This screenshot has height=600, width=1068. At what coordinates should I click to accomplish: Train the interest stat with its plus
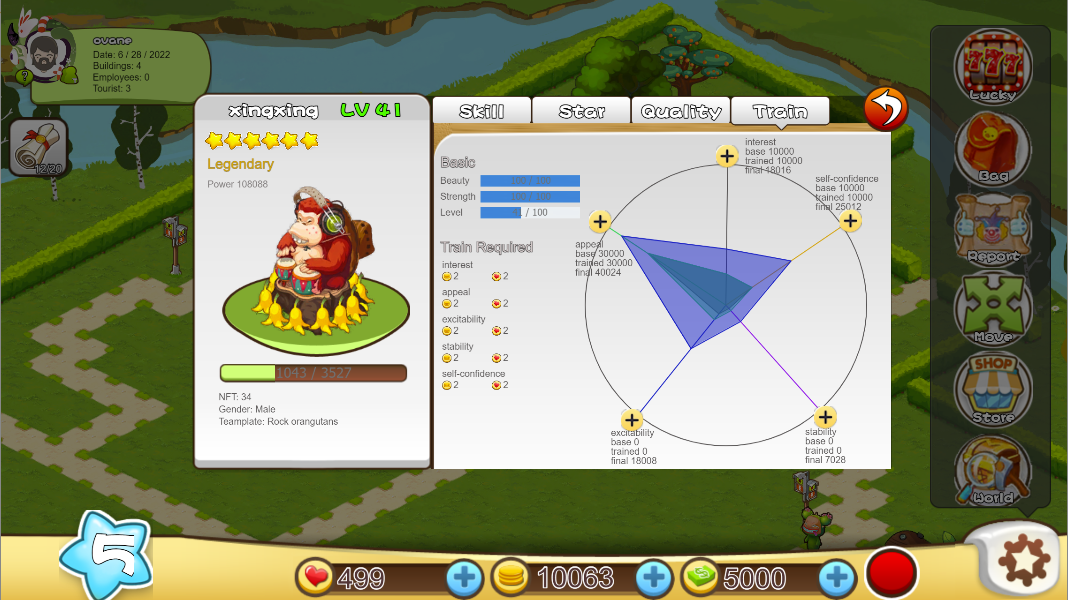click(727, 155)
